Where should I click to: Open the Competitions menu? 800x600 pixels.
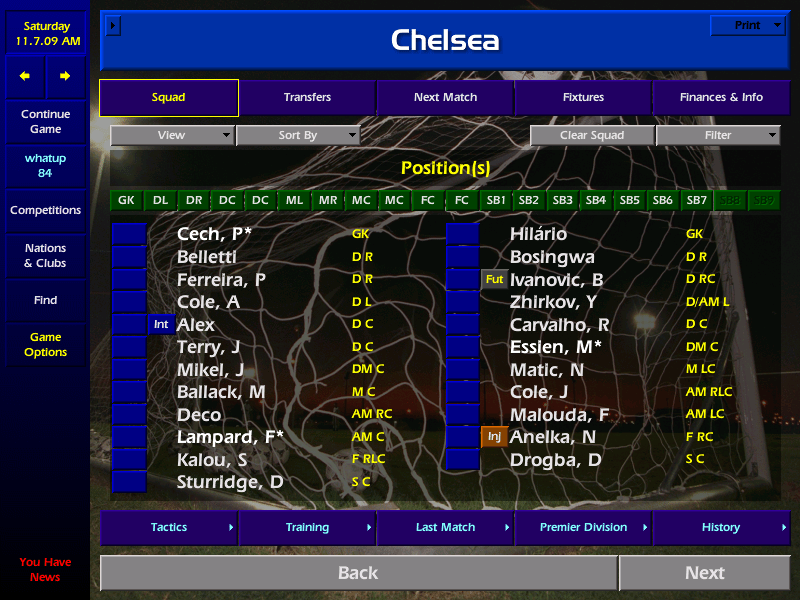[x=45, y=211]
